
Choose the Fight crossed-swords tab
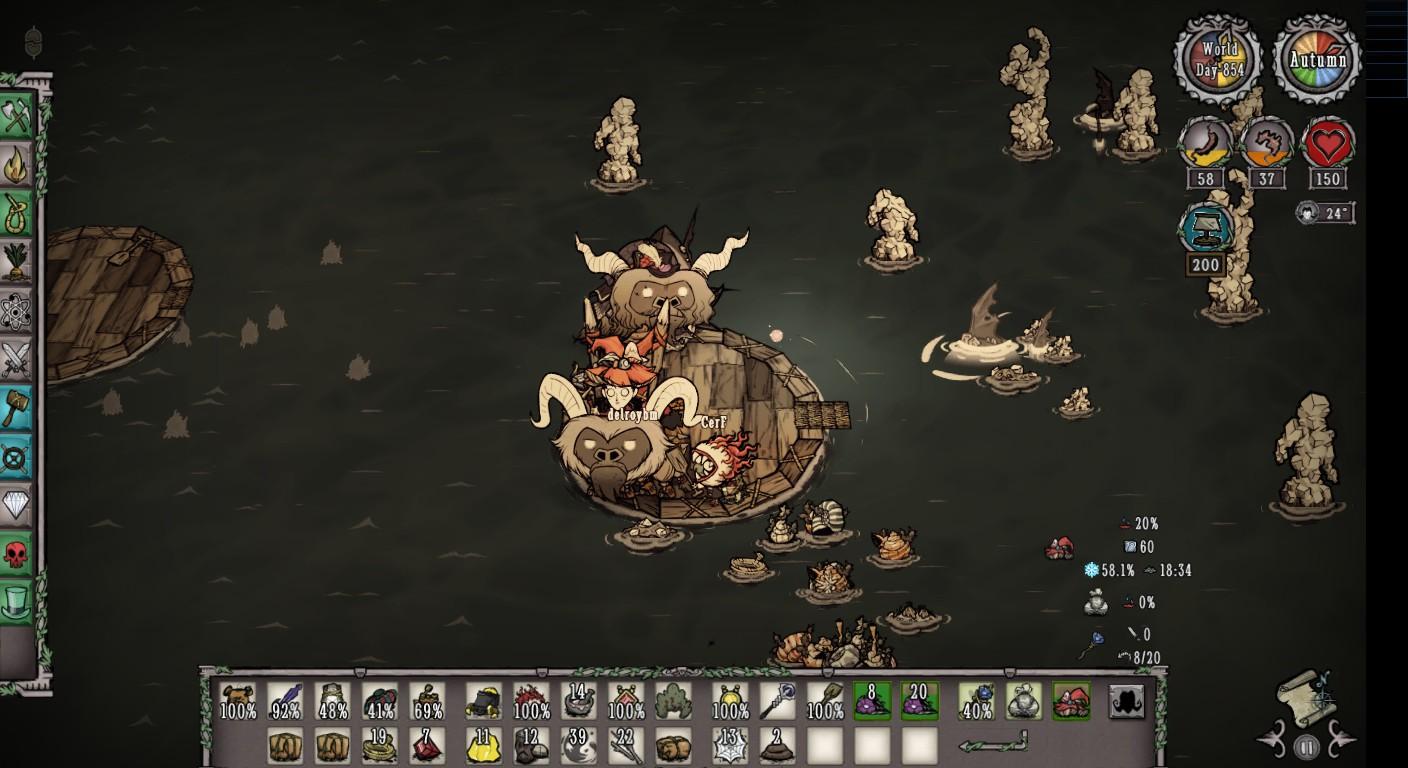[17, 359]
